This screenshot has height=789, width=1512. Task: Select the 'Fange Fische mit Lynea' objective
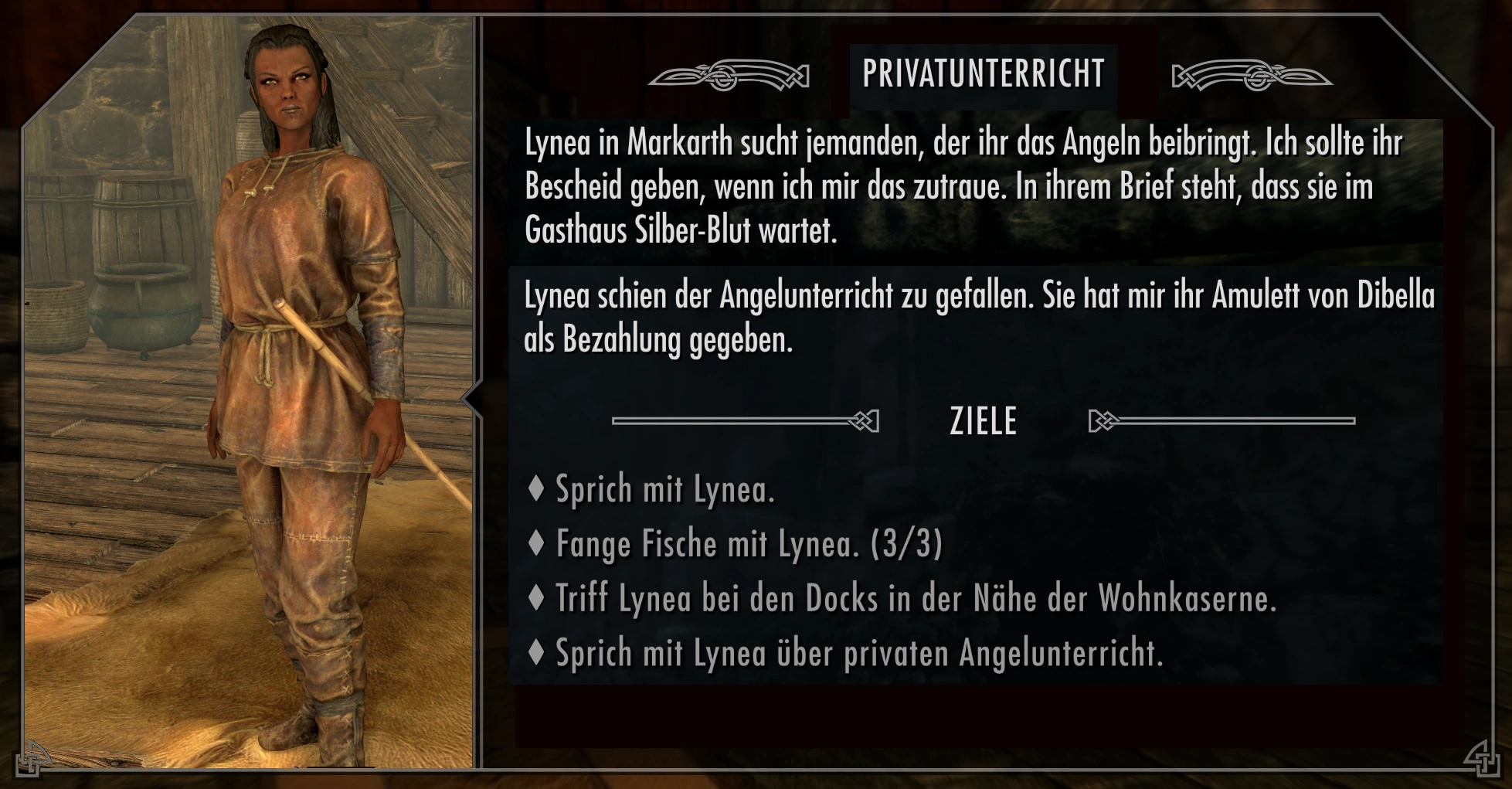coord(748,544)
